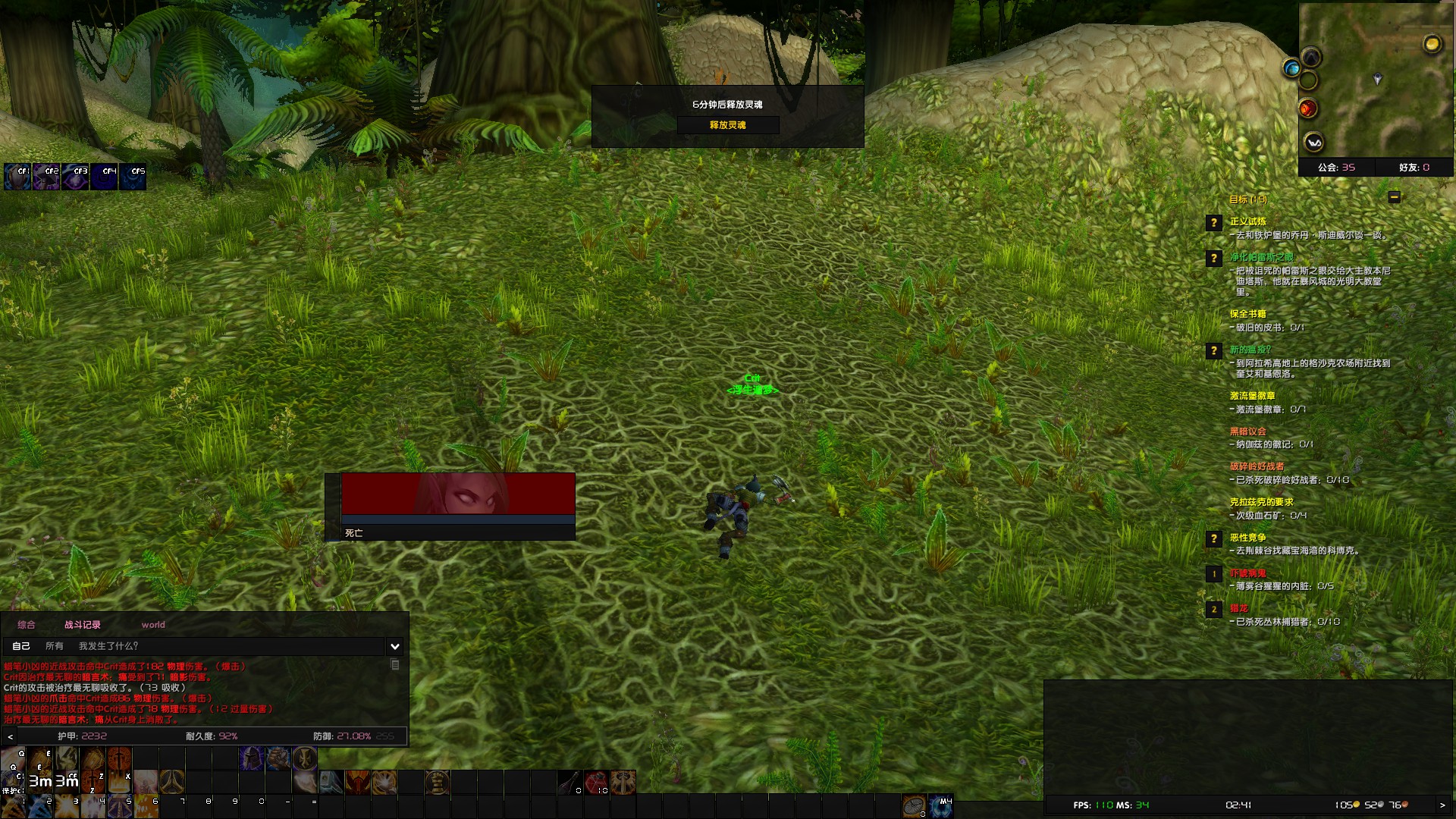The width and height of the screenshot is (1456, 819).
Task: Choose the 所有 combat log filter
Action: pyautogui.click(x=55, y=646)
